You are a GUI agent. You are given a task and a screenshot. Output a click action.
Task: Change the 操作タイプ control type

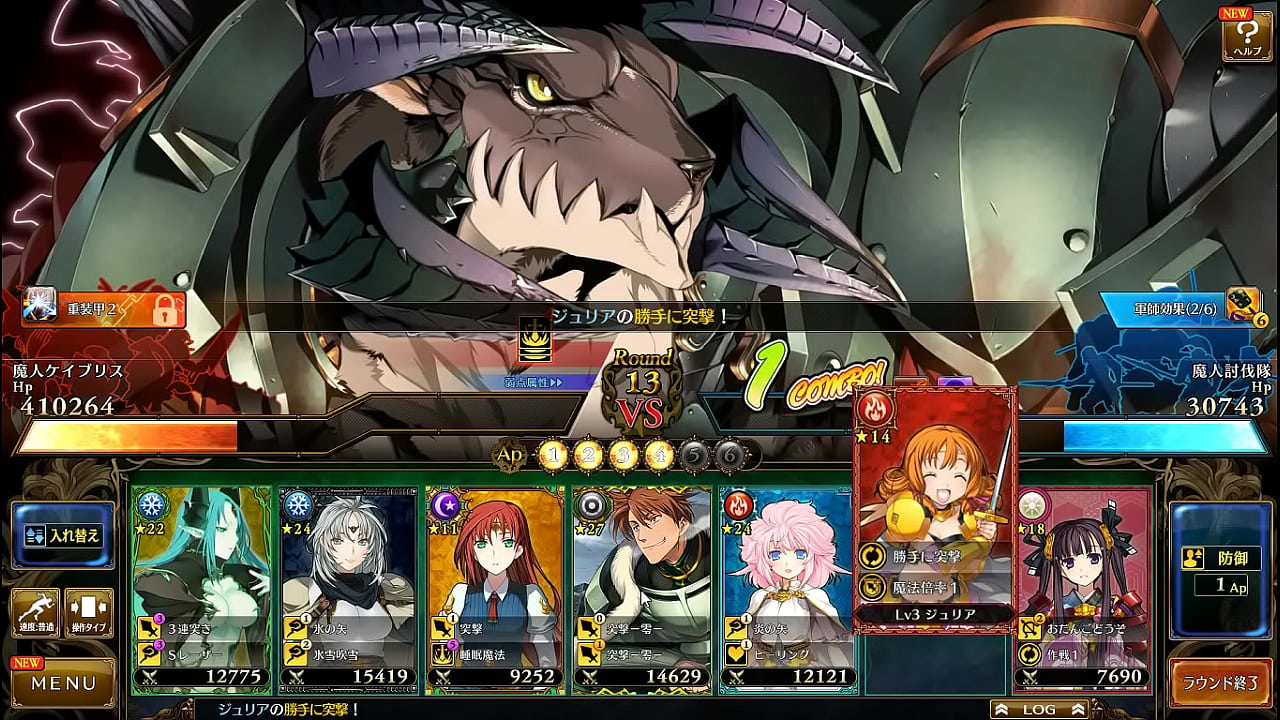tap(89, 613)
